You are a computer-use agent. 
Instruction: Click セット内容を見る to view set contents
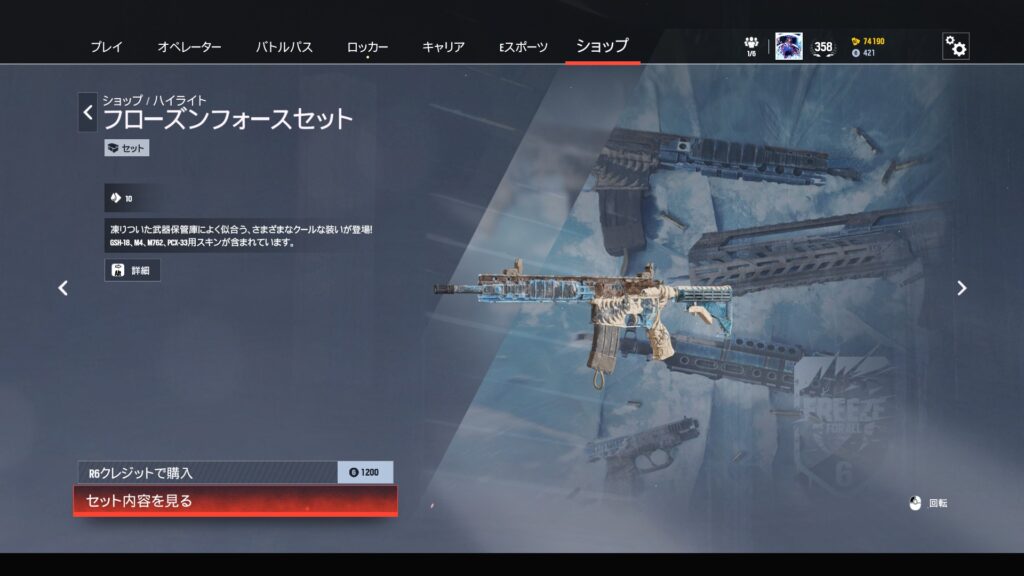pyautogui.click(x=235, y=501)
